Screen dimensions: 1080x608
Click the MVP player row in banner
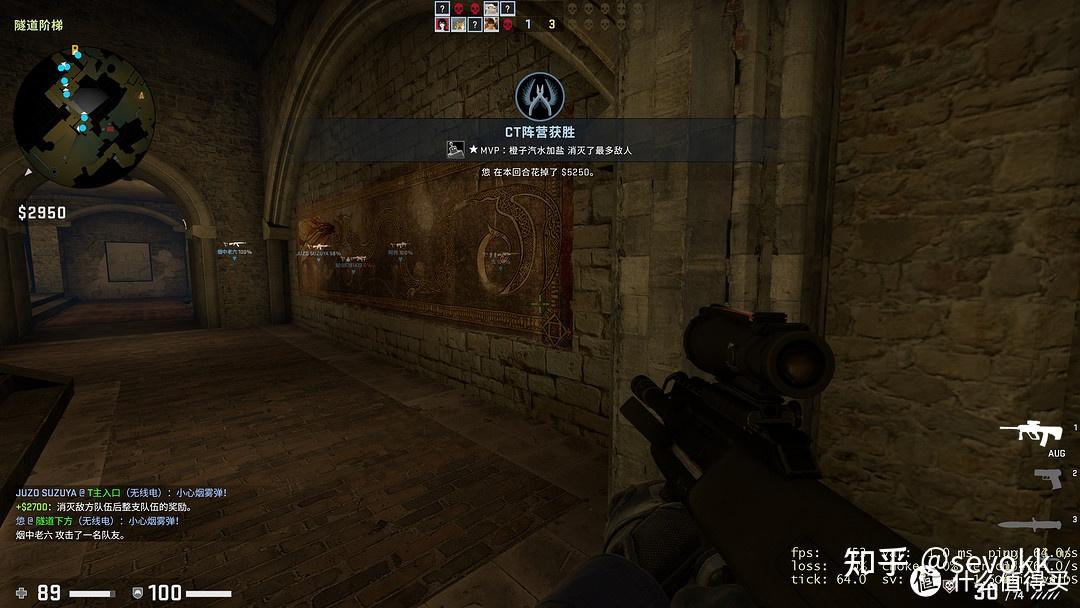click(x=540, y=150)
